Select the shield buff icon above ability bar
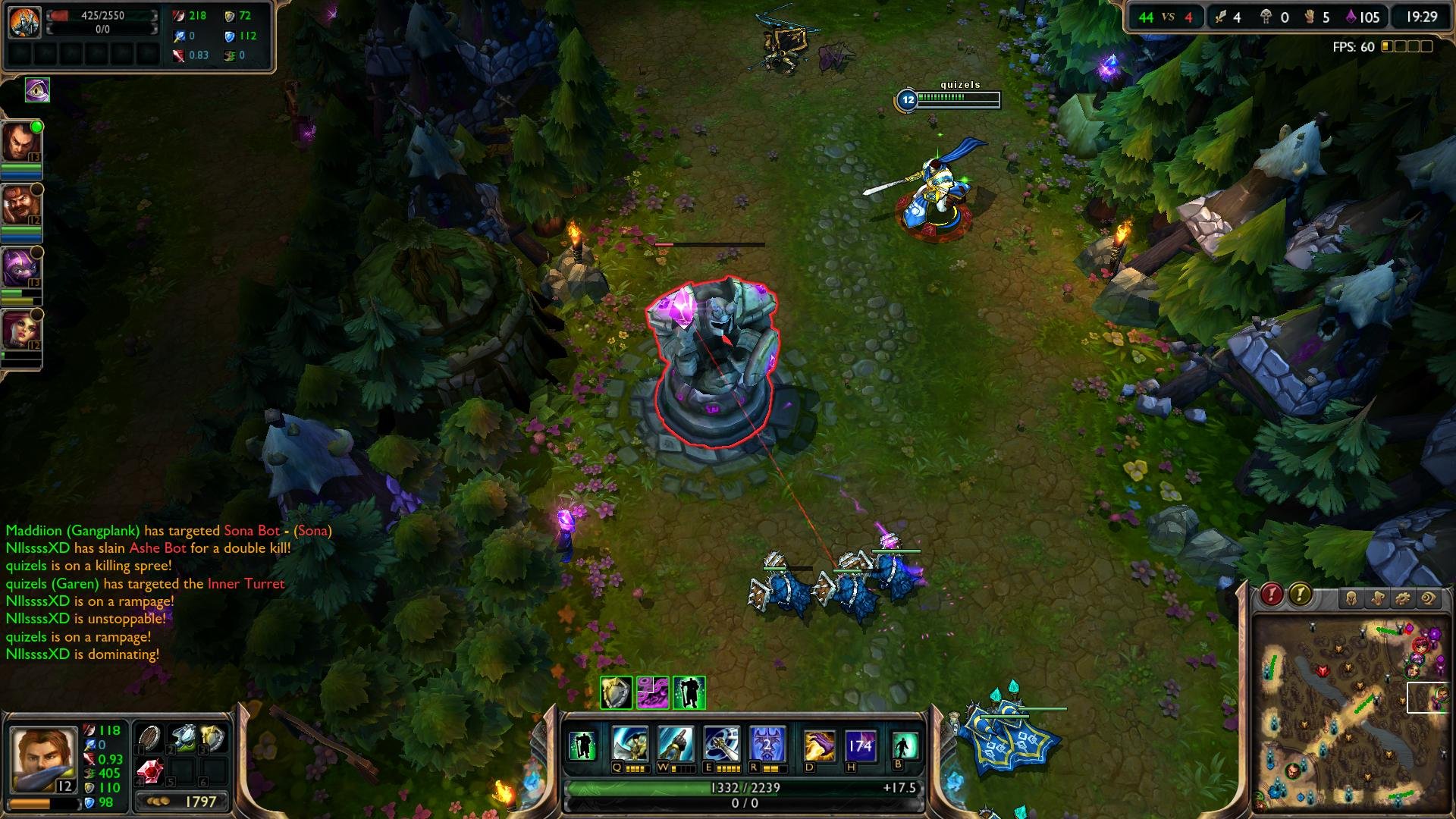1456x819 pixels. pos(616,691)
